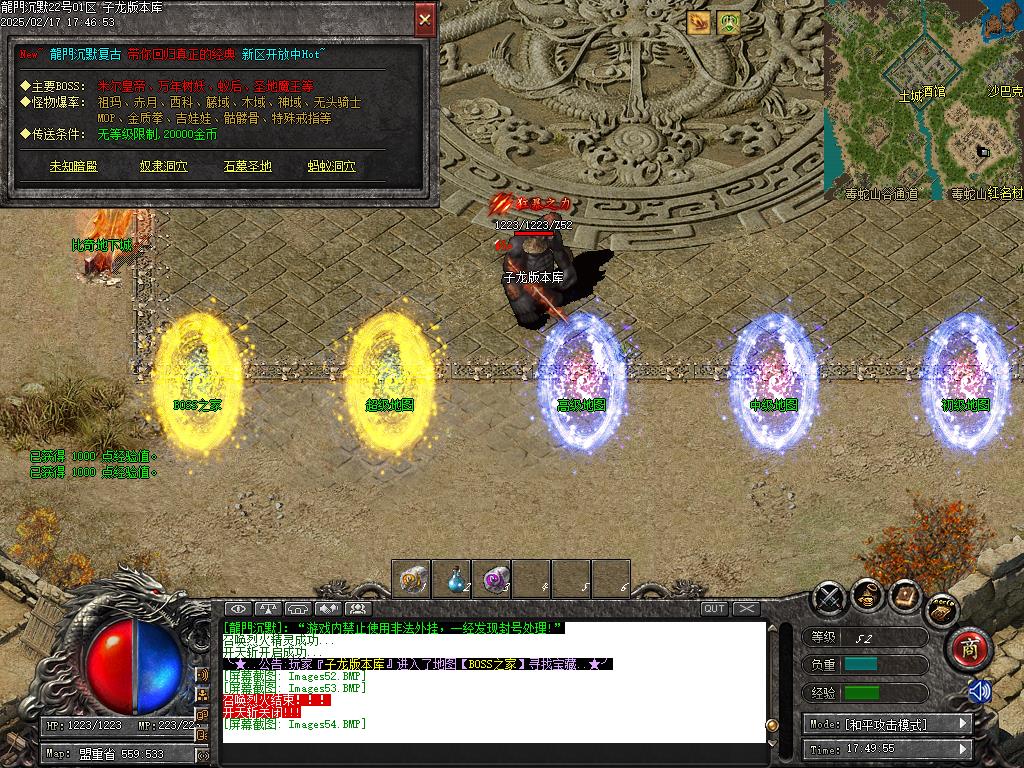Open the skill book round button
This screenshot has height=768, width=1024.
[x=905, y=595]
